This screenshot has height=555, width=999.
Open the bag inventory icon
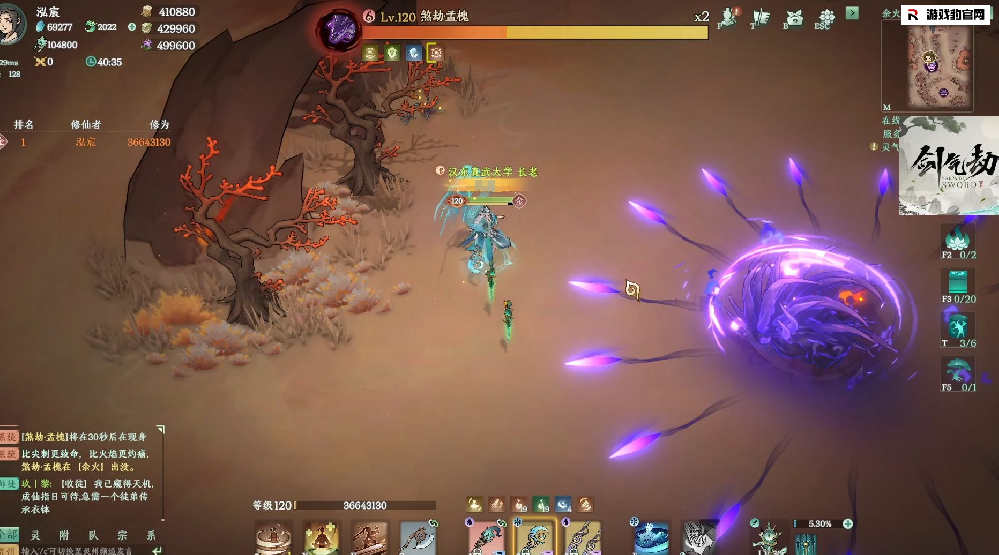point(794,17)
